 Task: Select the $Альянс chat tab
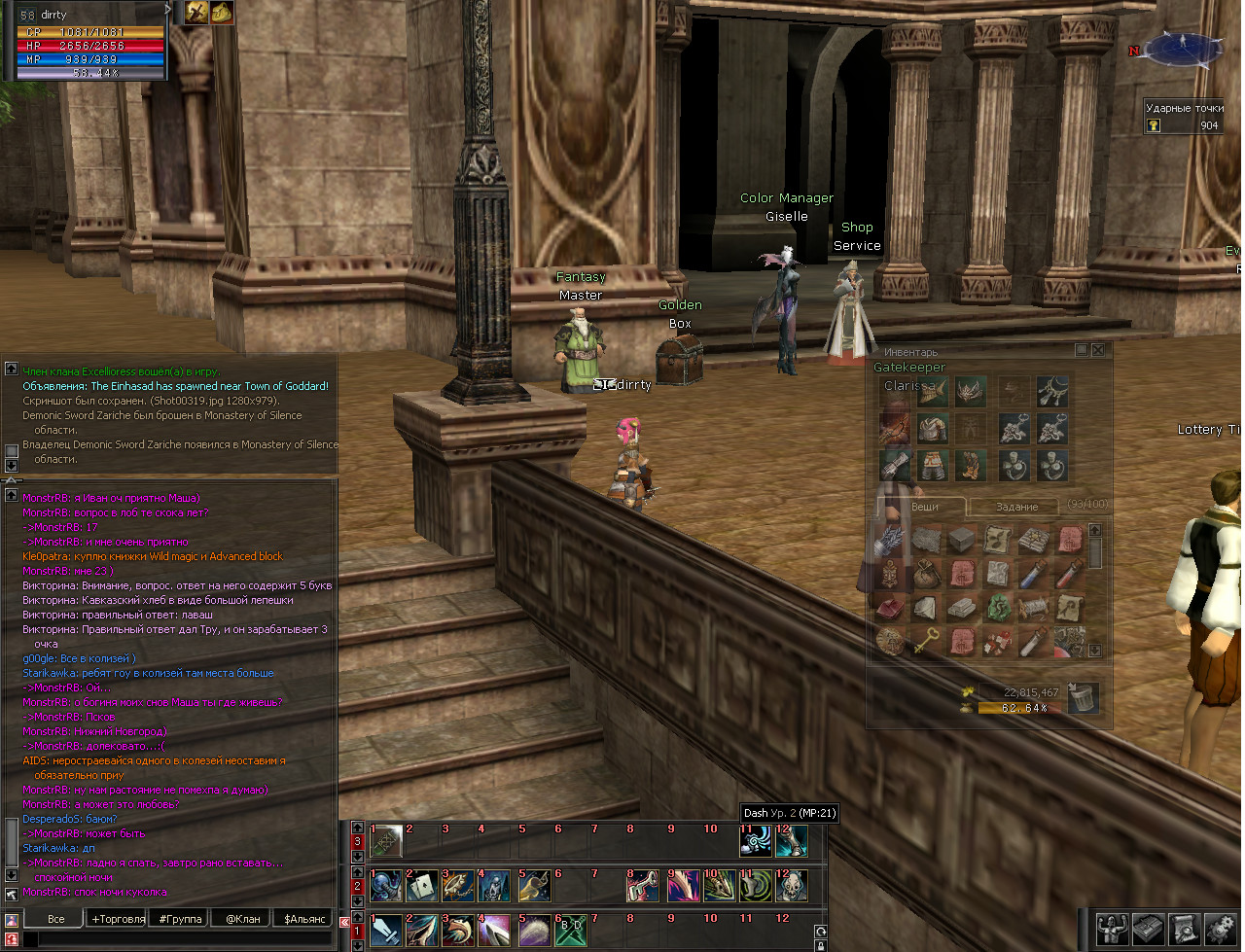(304, 918)
